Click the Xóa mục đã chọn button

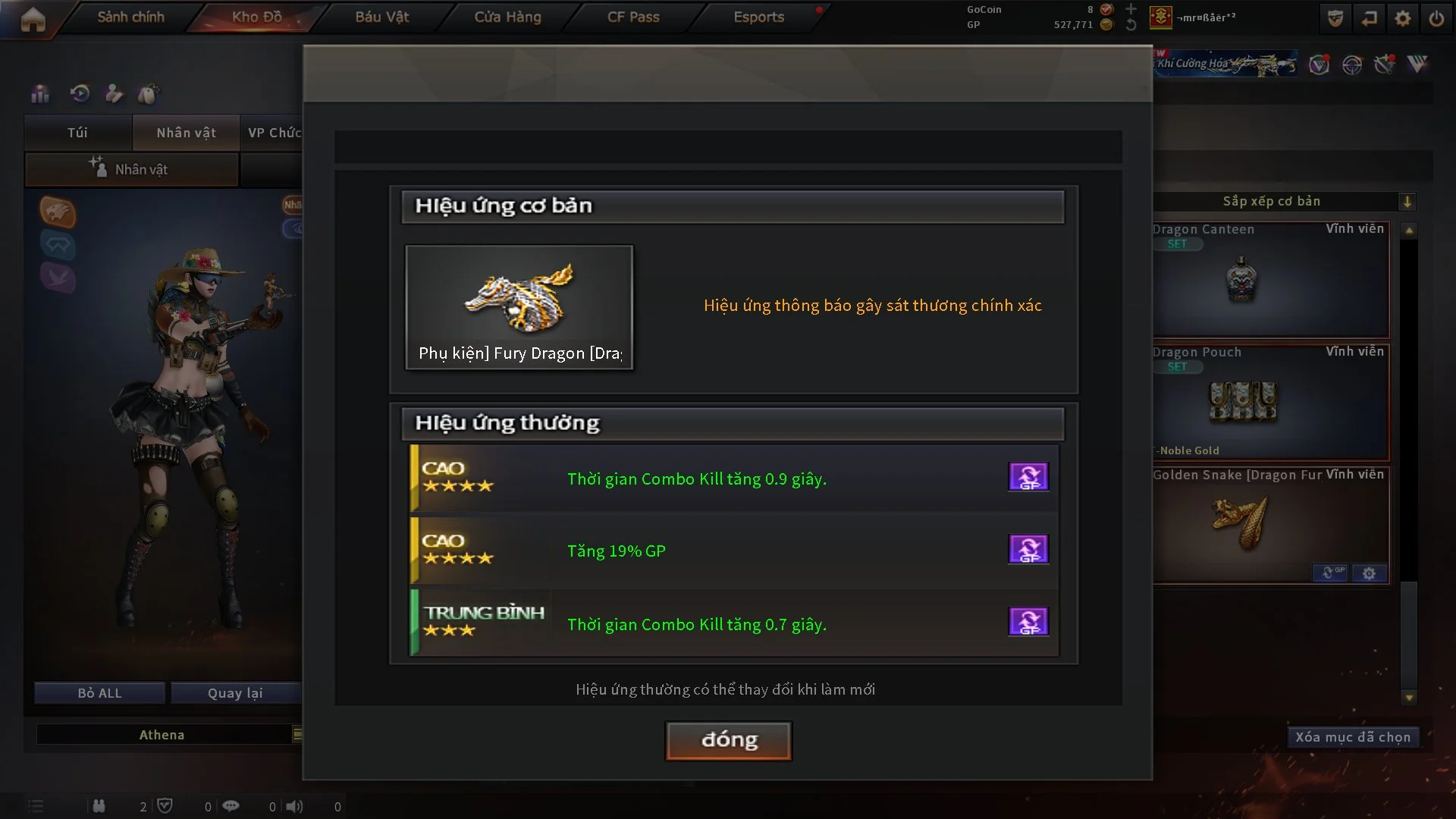point(1353,736)
